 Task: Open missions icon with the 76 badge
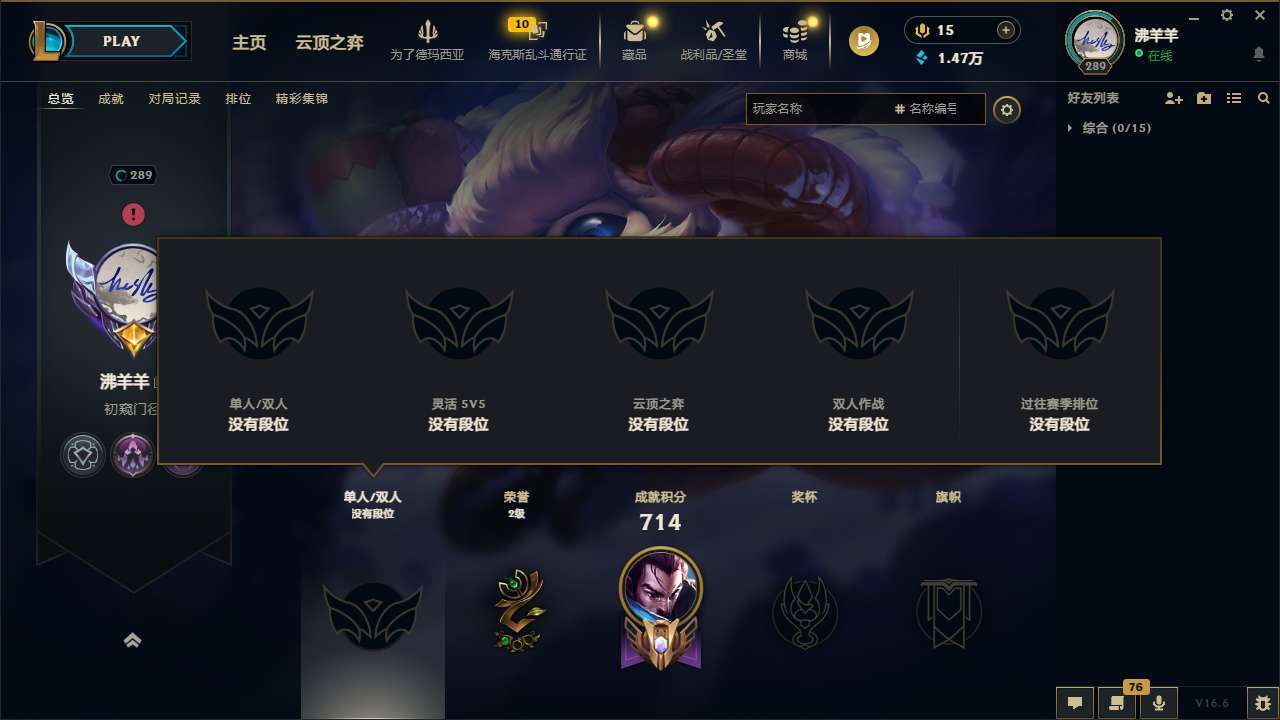click(x=1116, y=703)
